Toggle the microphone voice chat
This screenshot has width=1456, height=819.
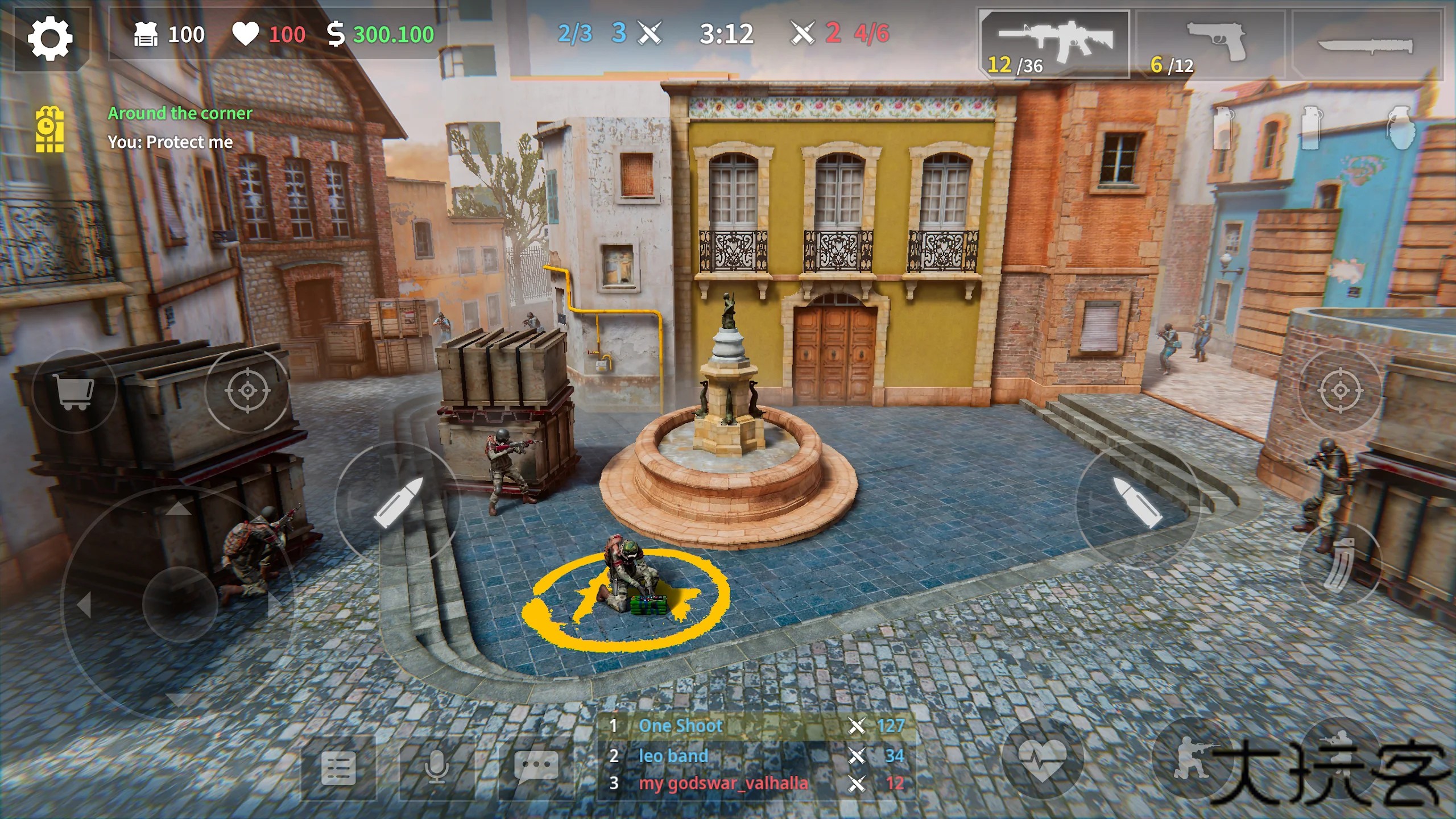tap(437, 768)
